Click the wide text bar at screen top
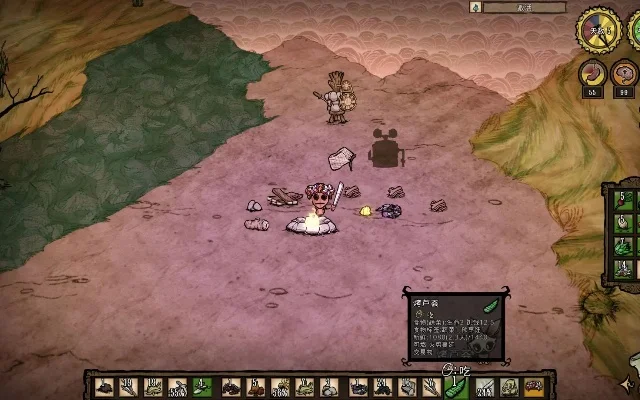 522,7
